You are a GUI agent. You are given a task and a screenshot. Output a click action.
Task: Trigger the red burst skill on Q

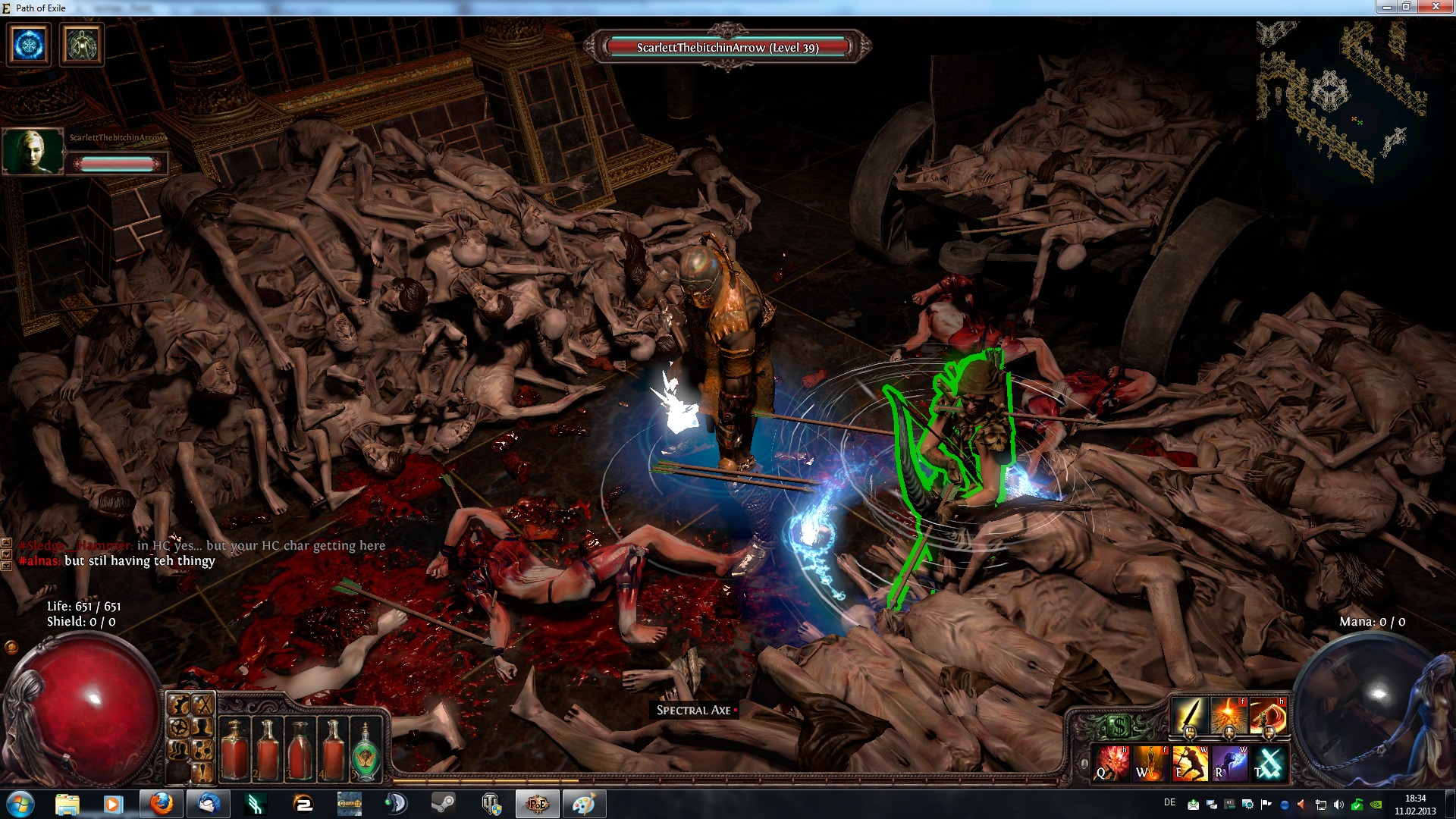1109,763
